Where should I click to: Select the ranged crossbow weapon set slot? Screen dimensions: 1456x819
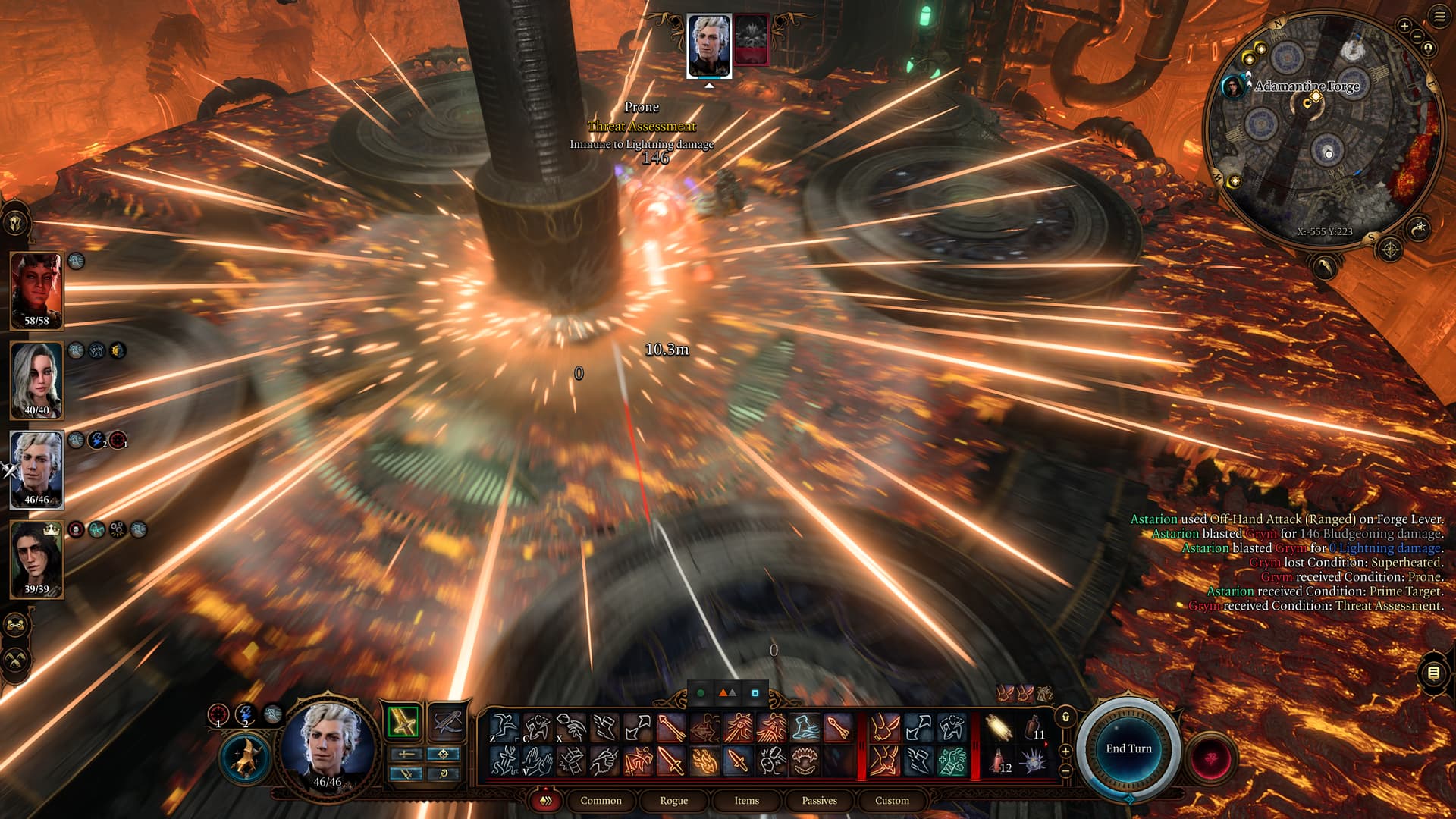[x=447, y=722]
